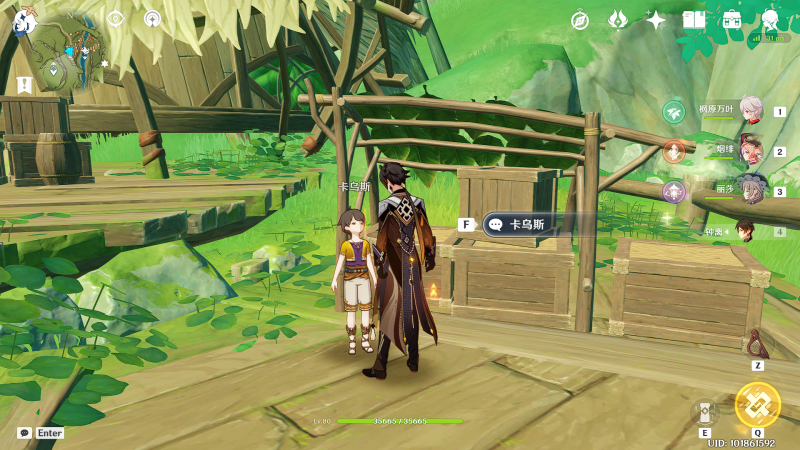800x450 pixels.
Task: Open the Inventory backpack icon
Action: pos(731,20)
